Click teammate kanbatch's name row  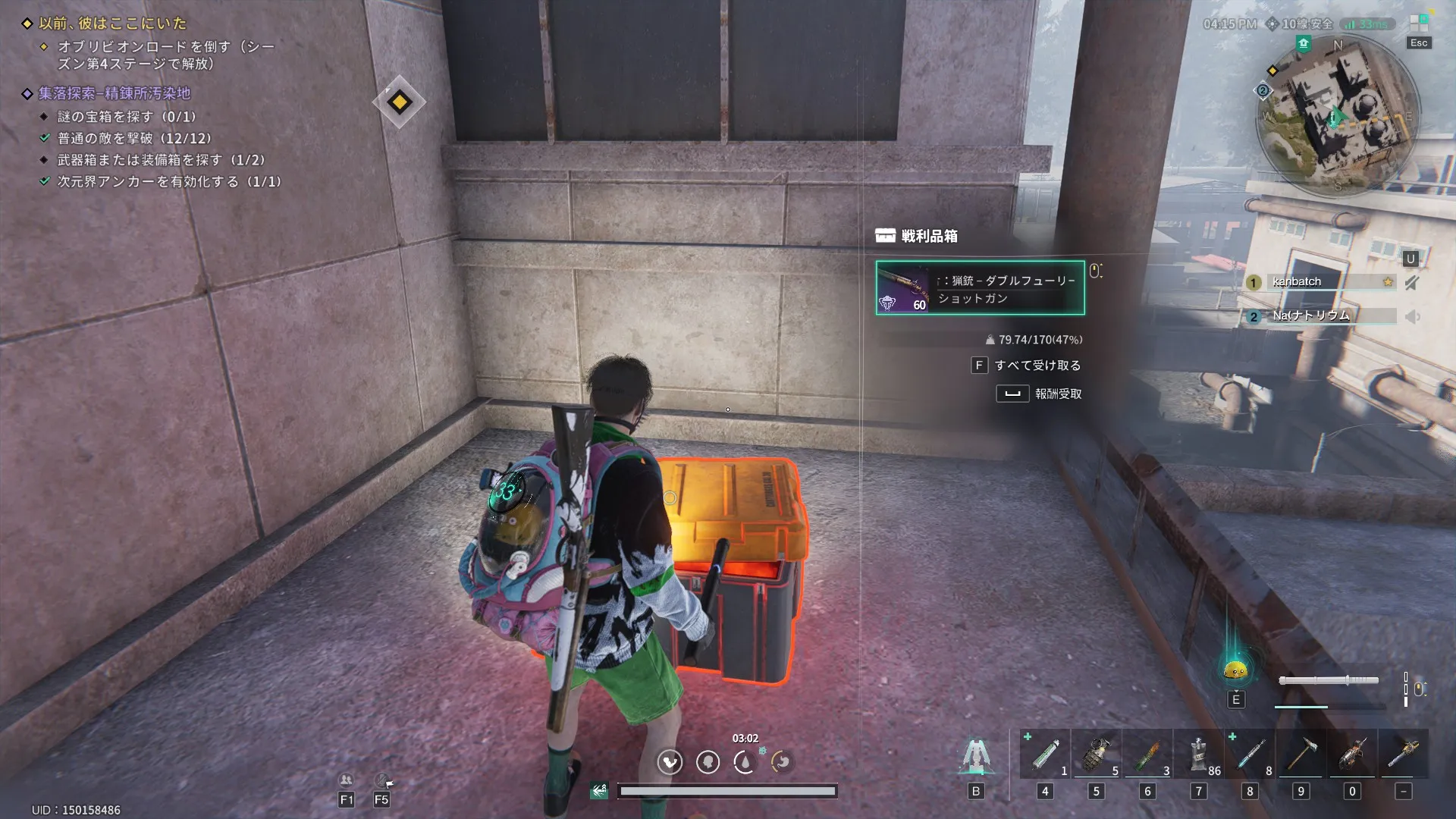click(x=1319, y=282)
